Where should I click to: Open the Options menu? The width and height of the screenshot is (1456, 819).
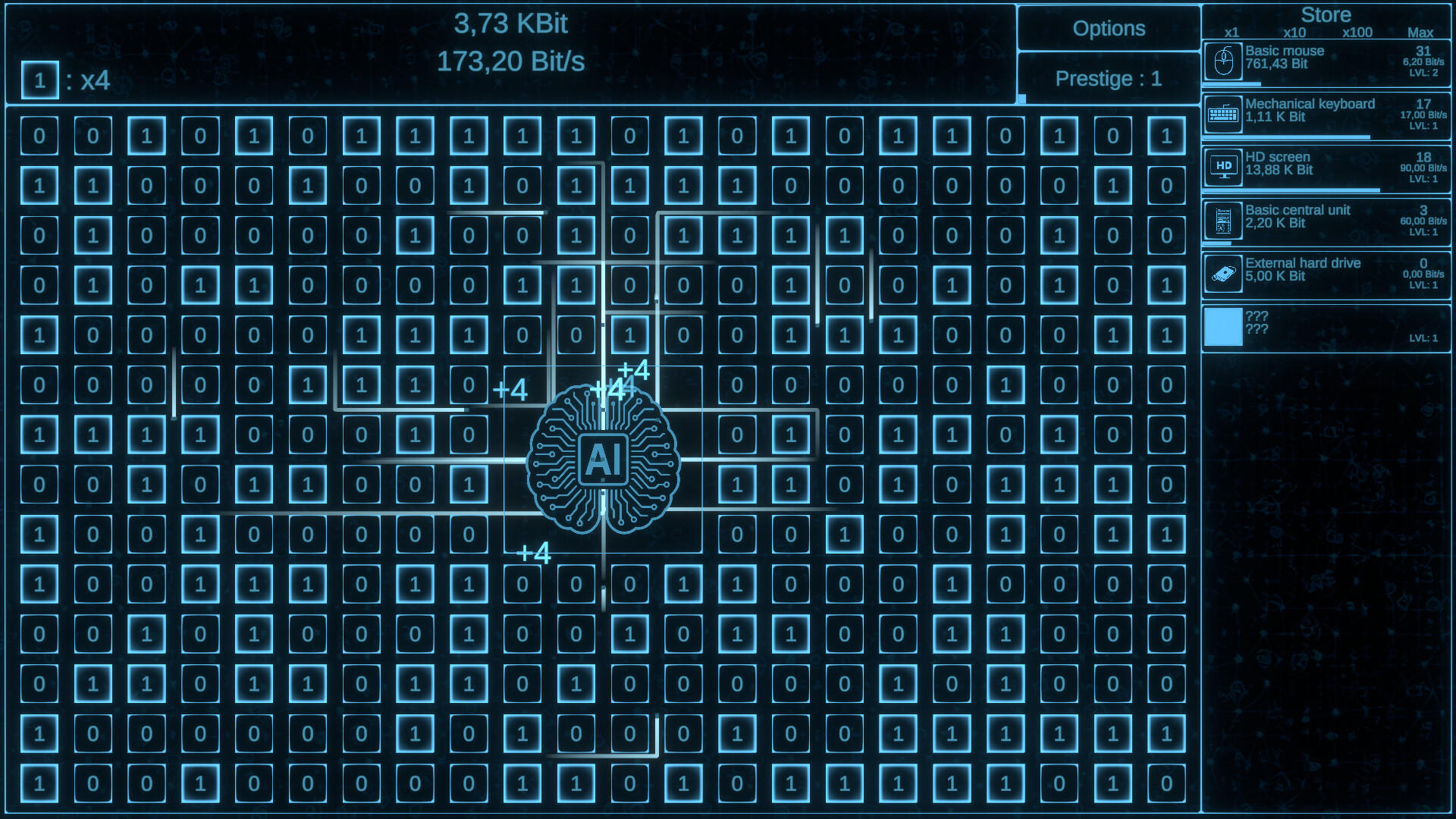click(1108, 28)
